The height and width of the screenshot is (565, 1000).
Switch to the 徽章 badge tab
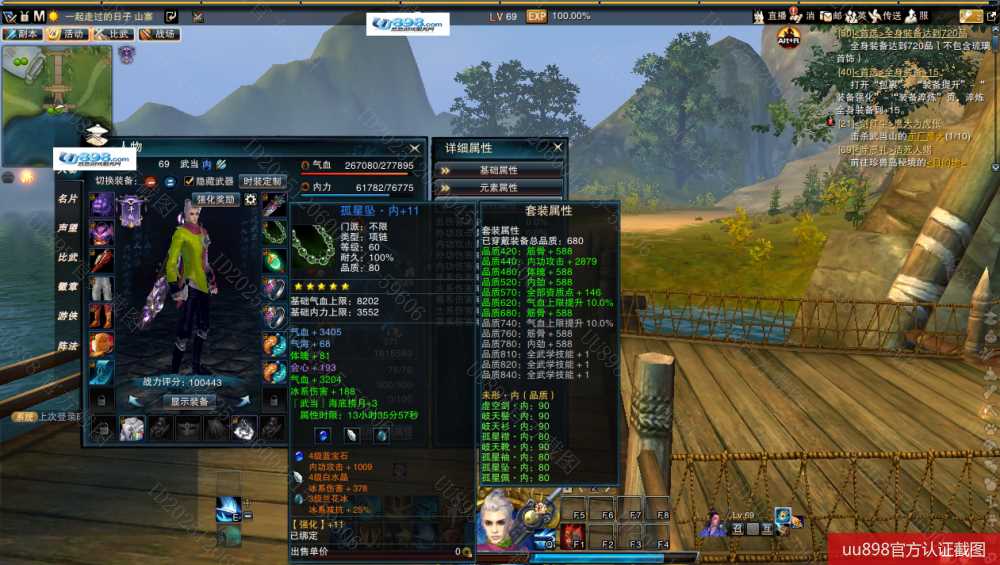tap(67, 286)
